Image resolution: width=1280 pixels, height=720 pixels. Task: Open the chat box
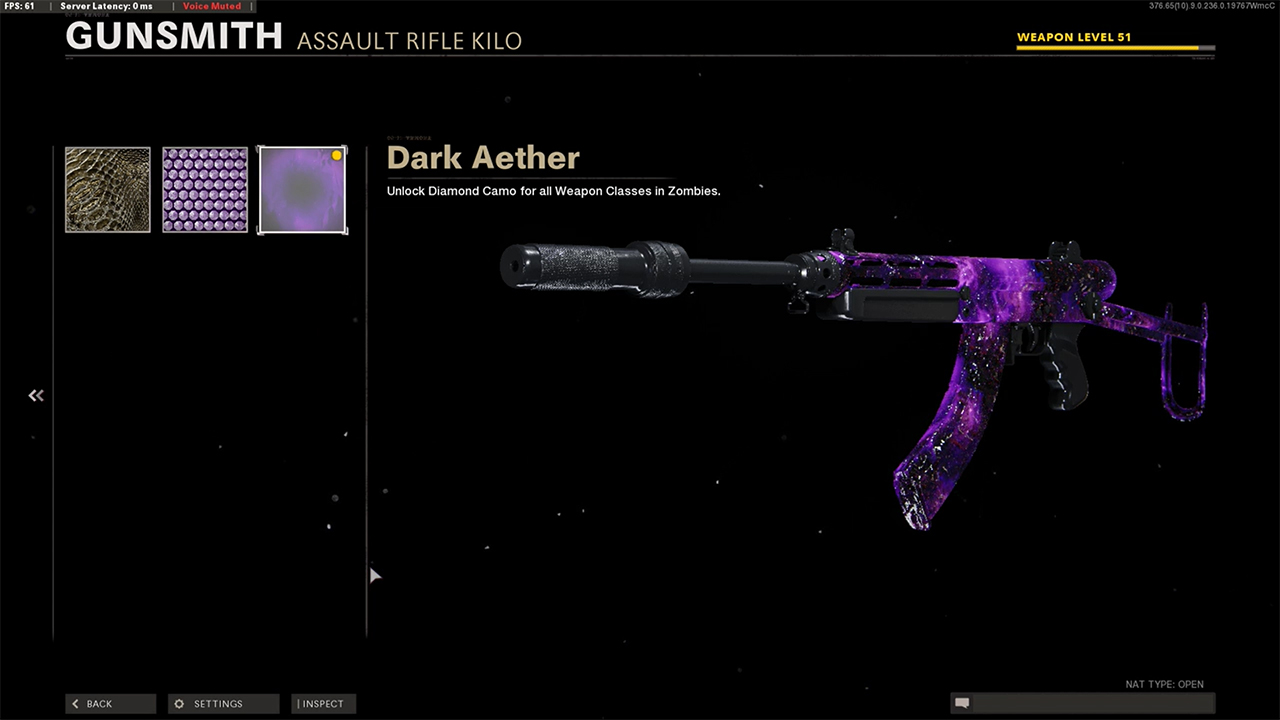point(1082,704)
